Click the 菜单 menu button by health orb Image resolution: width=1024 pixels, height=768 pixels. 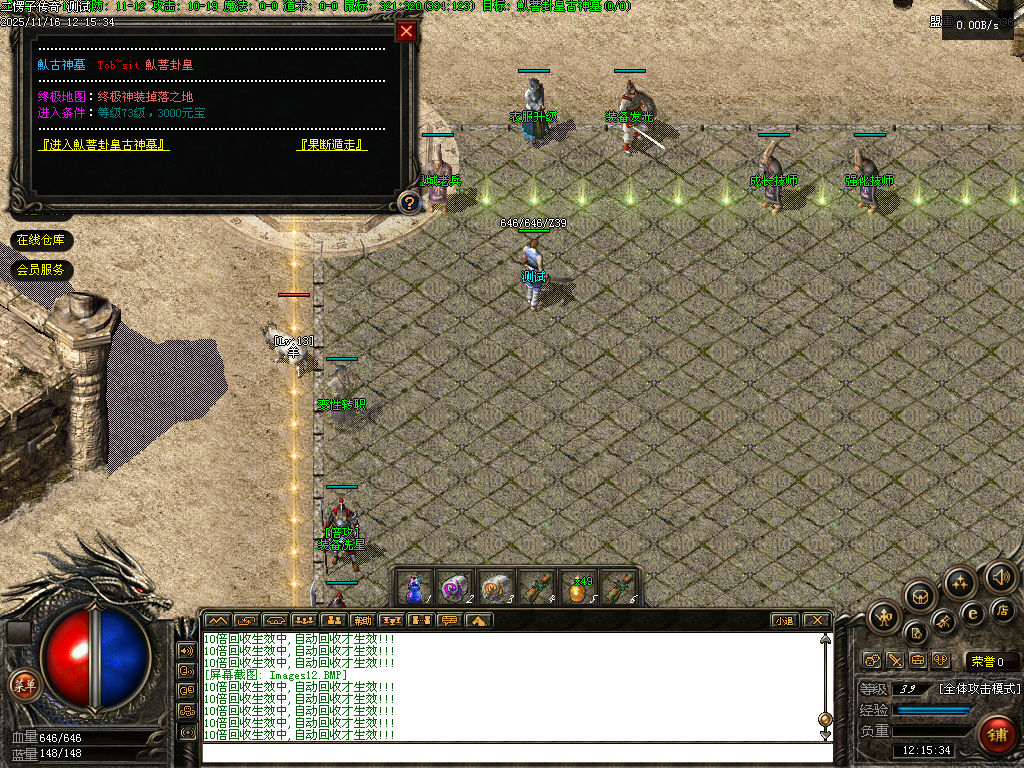(23, 685)
